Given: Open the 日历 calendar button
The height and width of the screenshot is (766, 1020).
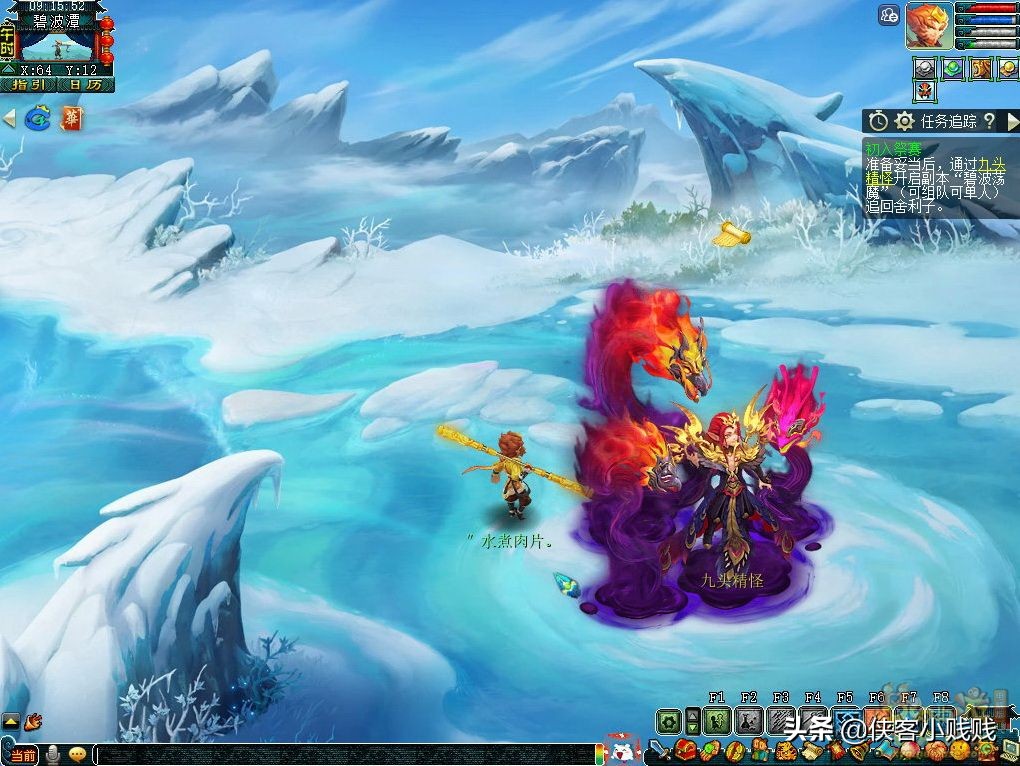Looking at the screenshot, I should point(85,85).
